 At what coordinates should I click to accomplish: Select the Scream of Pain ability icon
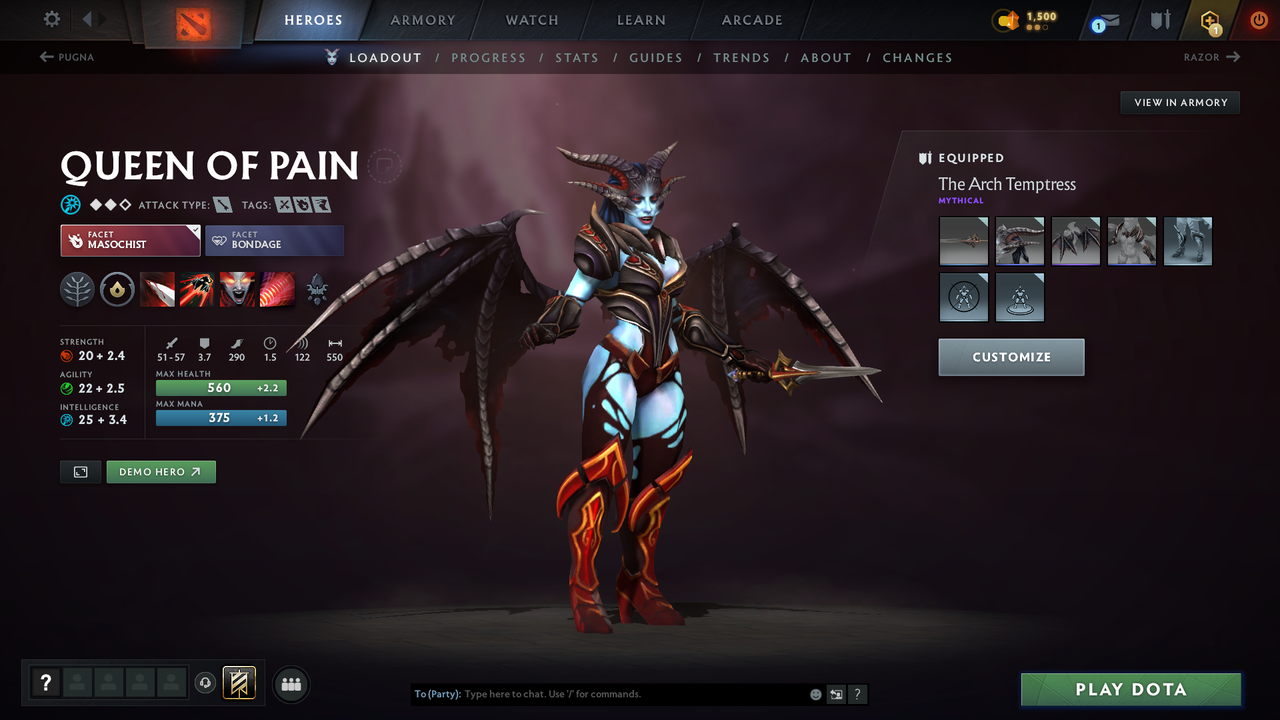pyautogui.click(x=237, y=290)
